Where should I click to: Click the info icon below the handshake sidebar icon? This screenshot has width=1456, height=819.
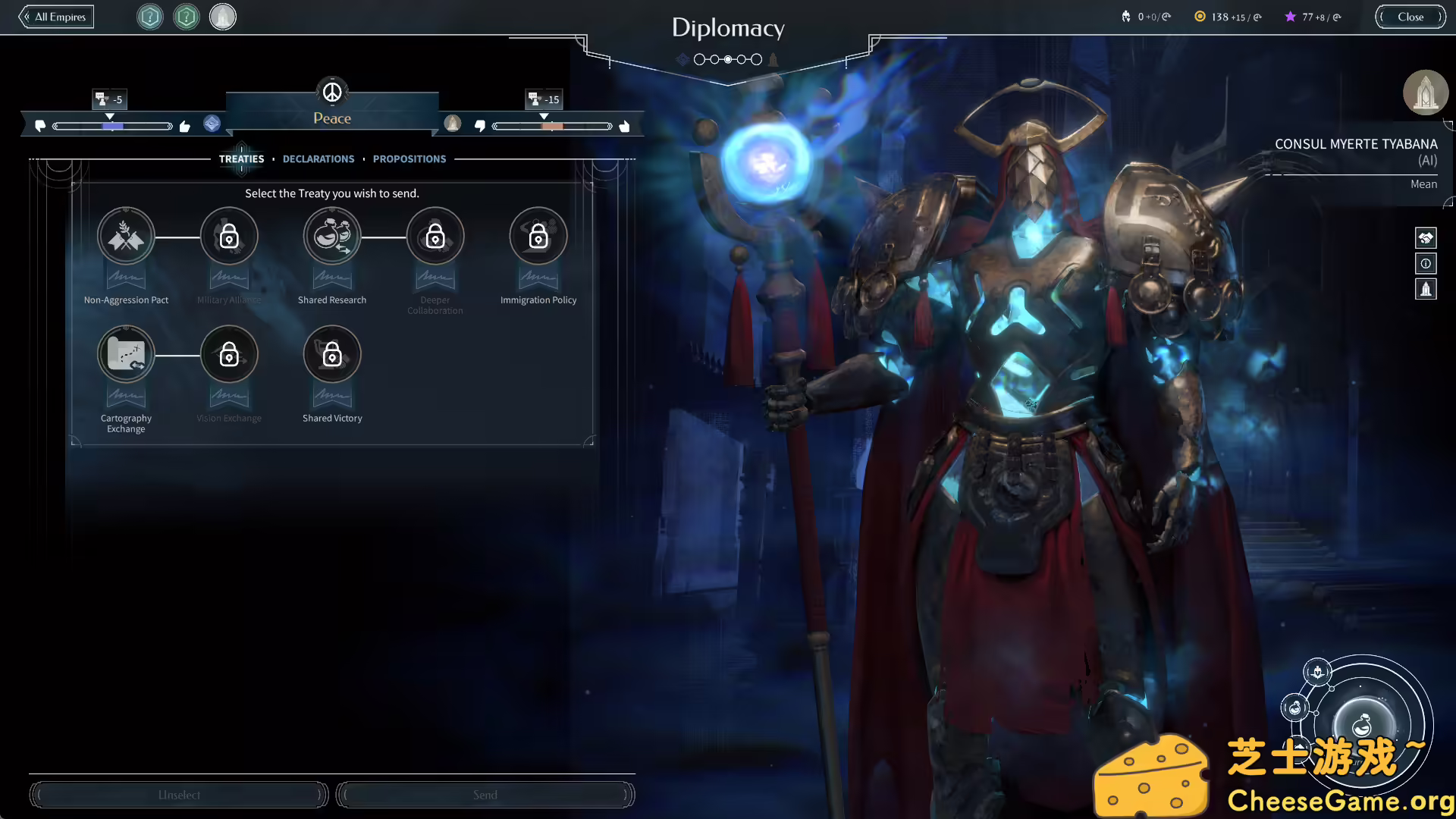tap(1426, 263)
